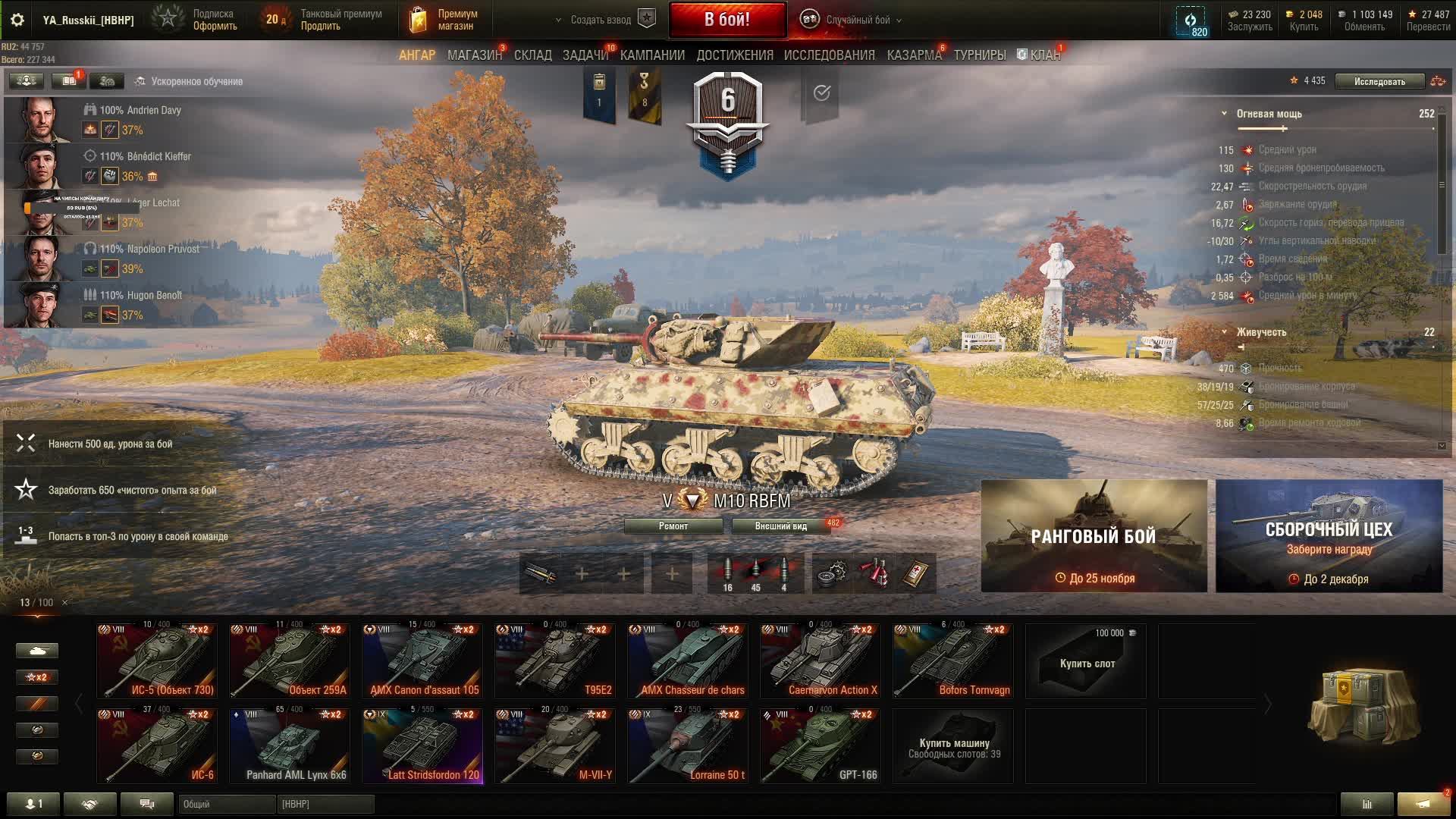Select the Lorraine 50 t tank
The height and width of the screenshot is (819, 1456).
tap(687, 745)
